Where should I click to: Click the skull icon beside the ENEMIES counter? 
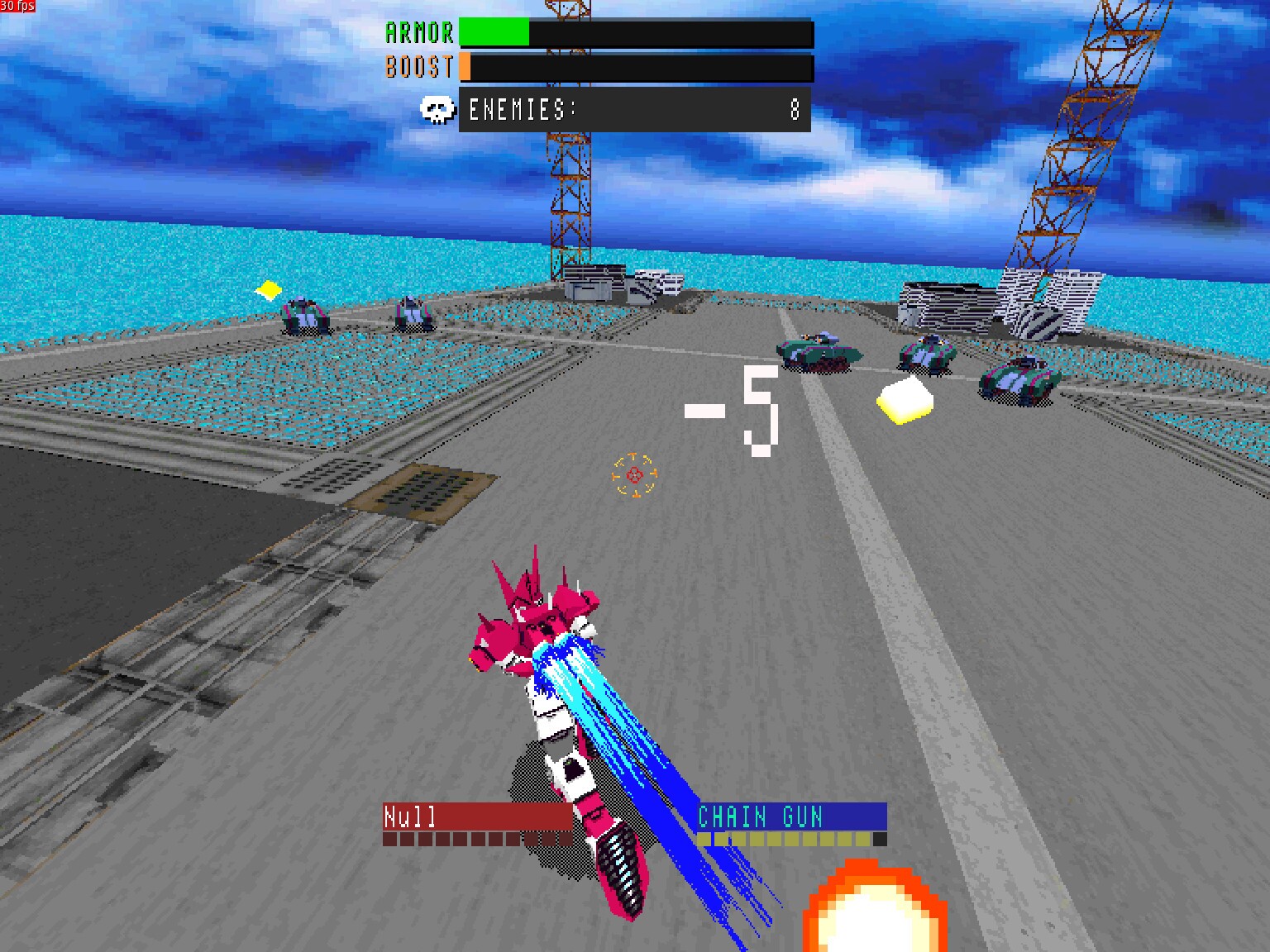[x=438, y=108]
